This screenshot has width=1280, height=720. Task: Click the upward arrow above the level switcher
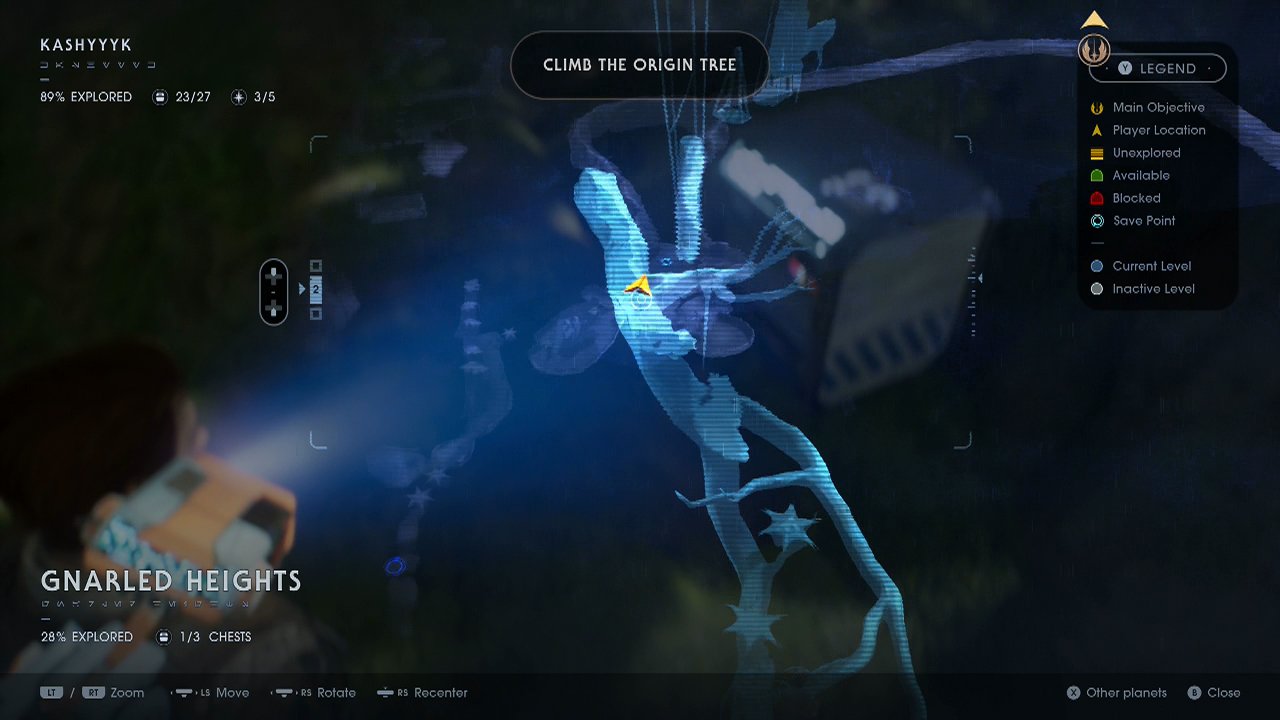coord(1093,18)
